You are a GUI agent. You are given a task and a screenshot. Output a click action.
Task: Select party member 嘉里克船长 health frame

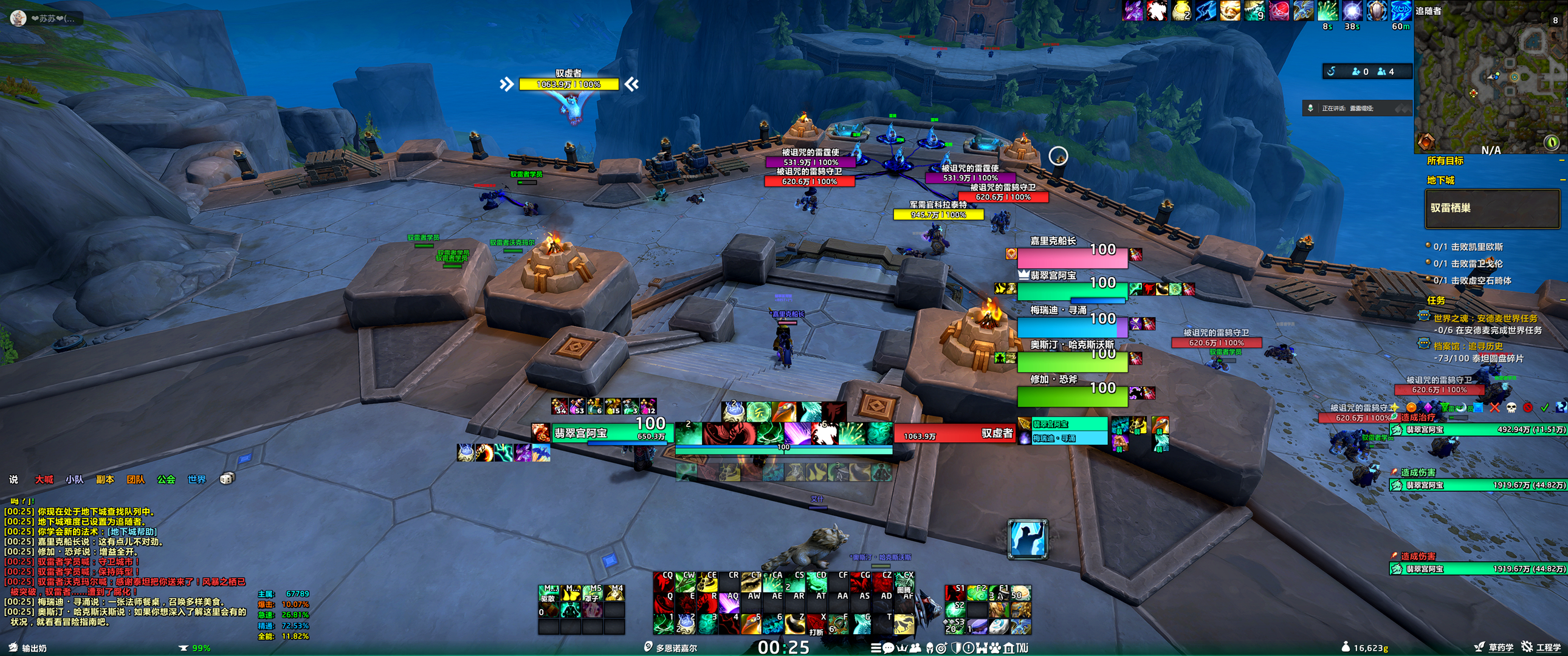coord(1071,257)
